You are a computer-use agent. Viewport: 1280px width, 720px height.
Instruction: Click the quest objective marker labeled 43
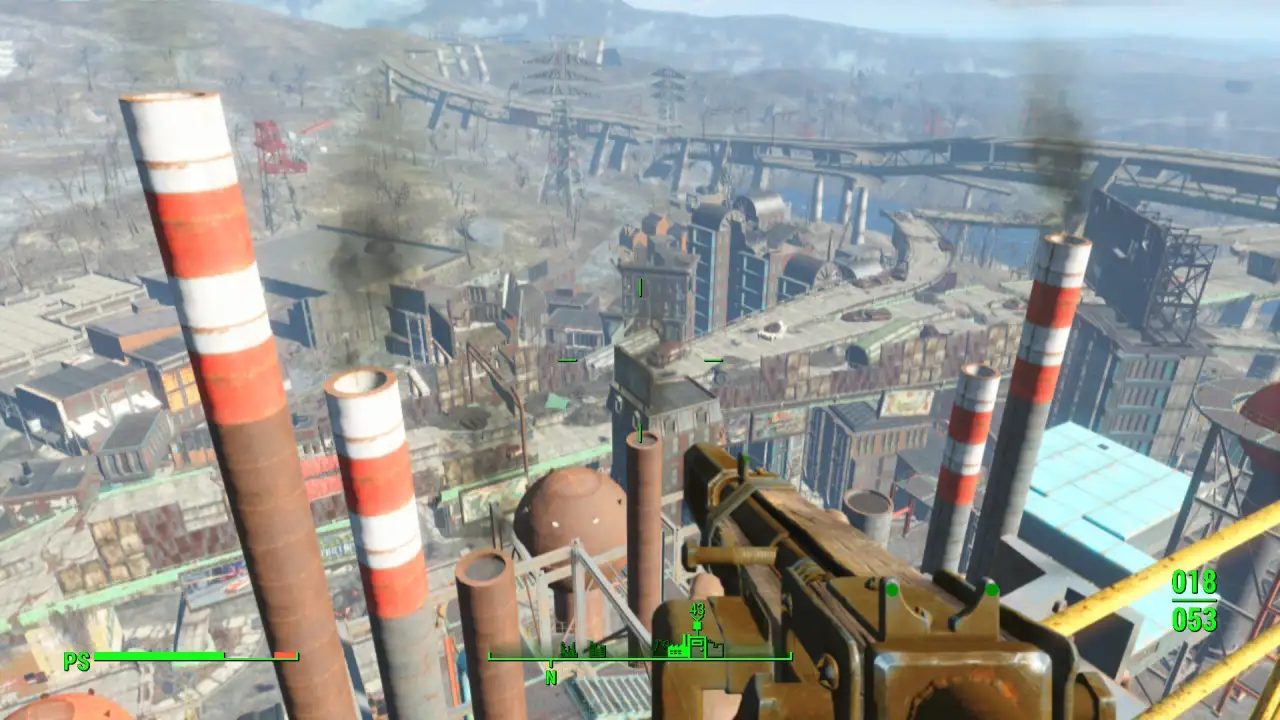(697, 608)
